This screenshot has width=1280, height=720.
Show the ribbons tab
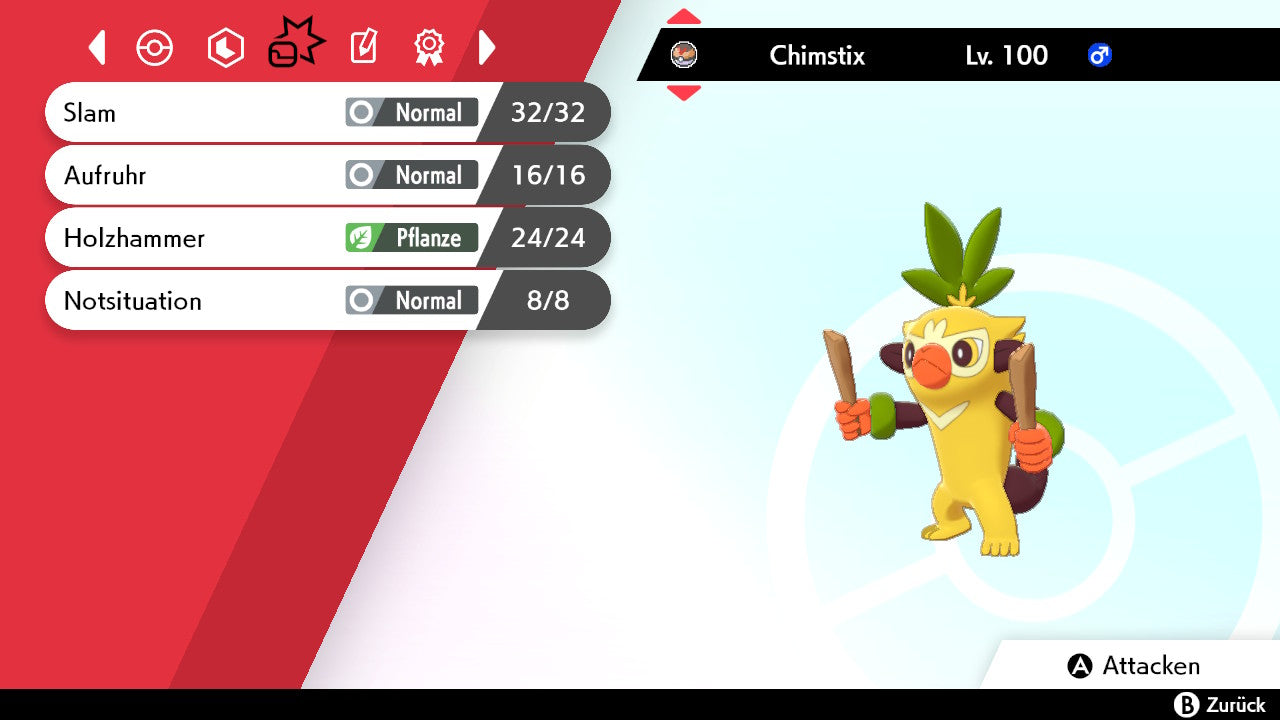click(429, 48)
